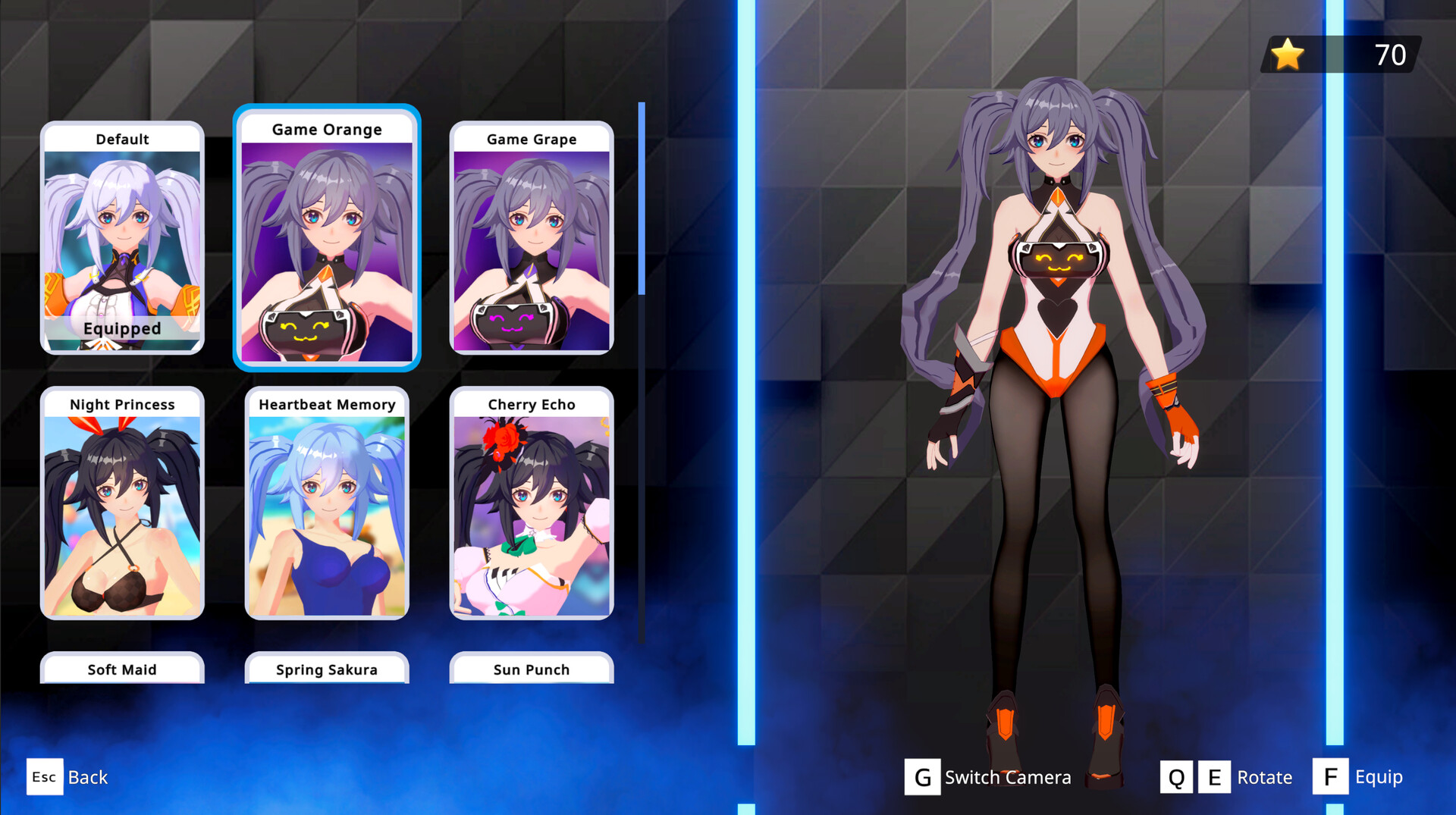Click the Esc key badge
1456x815 pixels.
pyautogui.click(x=45, y=777)
